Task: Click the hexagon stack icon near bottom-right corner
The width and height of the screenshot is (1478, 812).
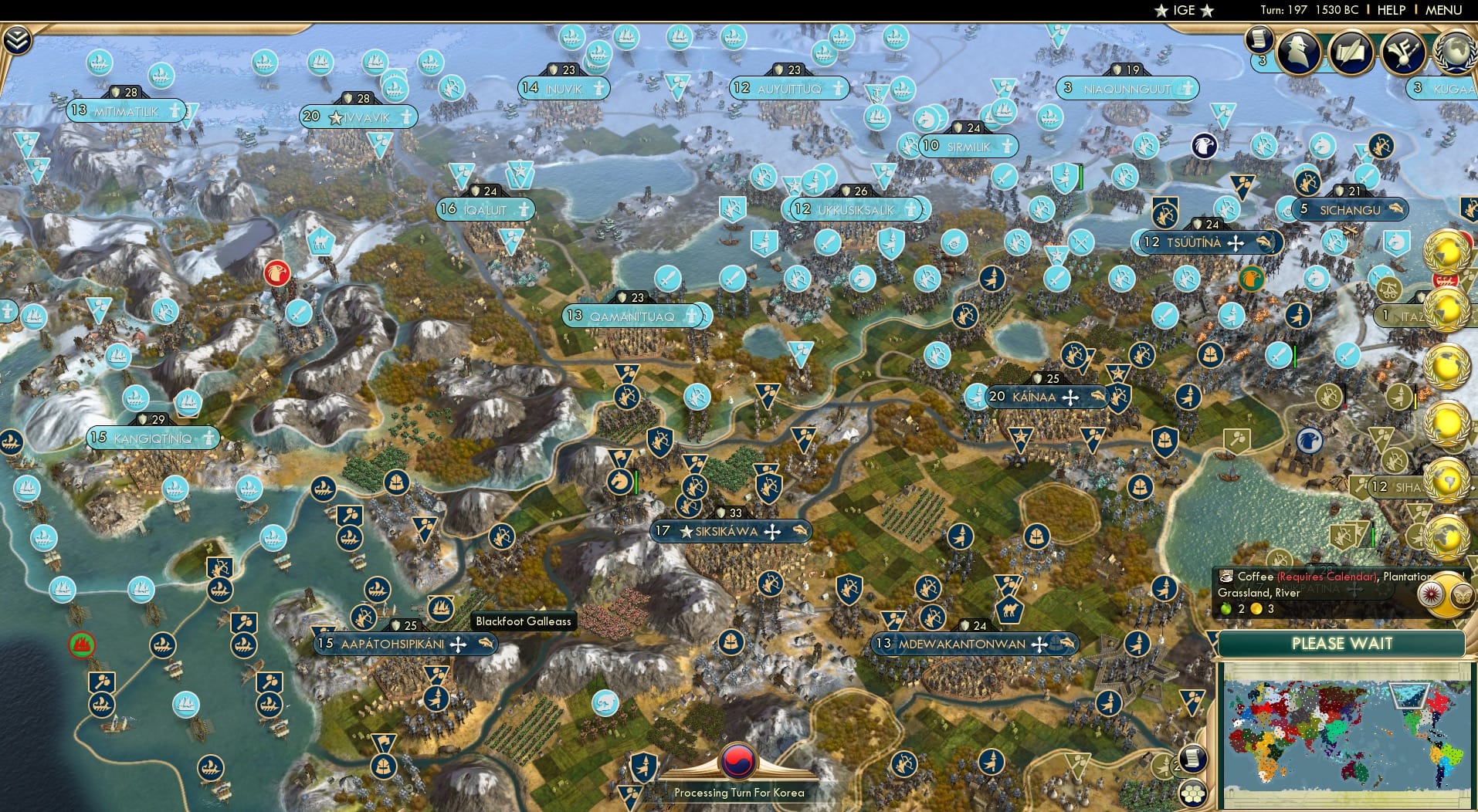Action: pos(1193,791)
